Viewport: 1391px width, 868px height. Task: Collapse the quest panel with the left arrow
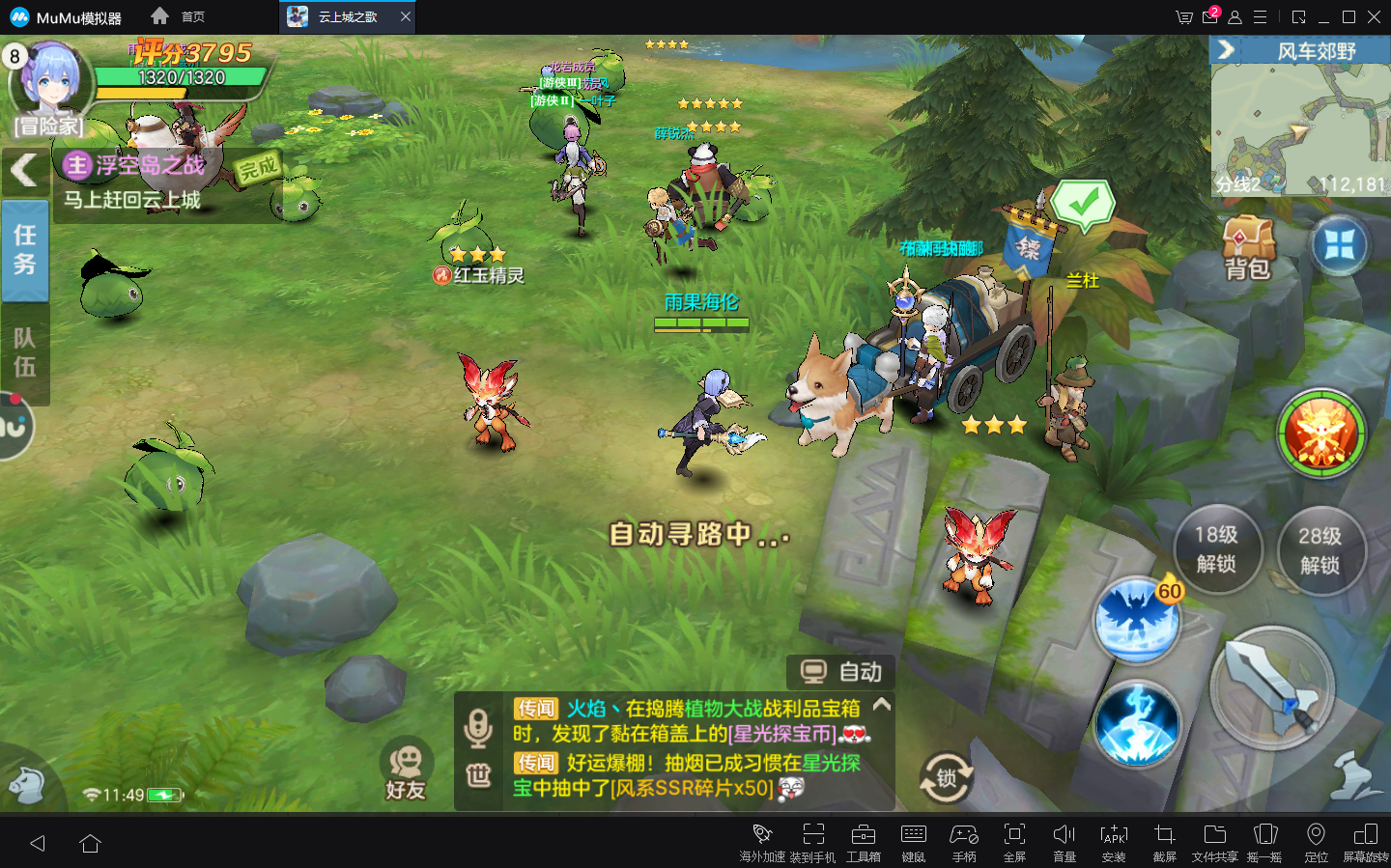pos(24,171)
